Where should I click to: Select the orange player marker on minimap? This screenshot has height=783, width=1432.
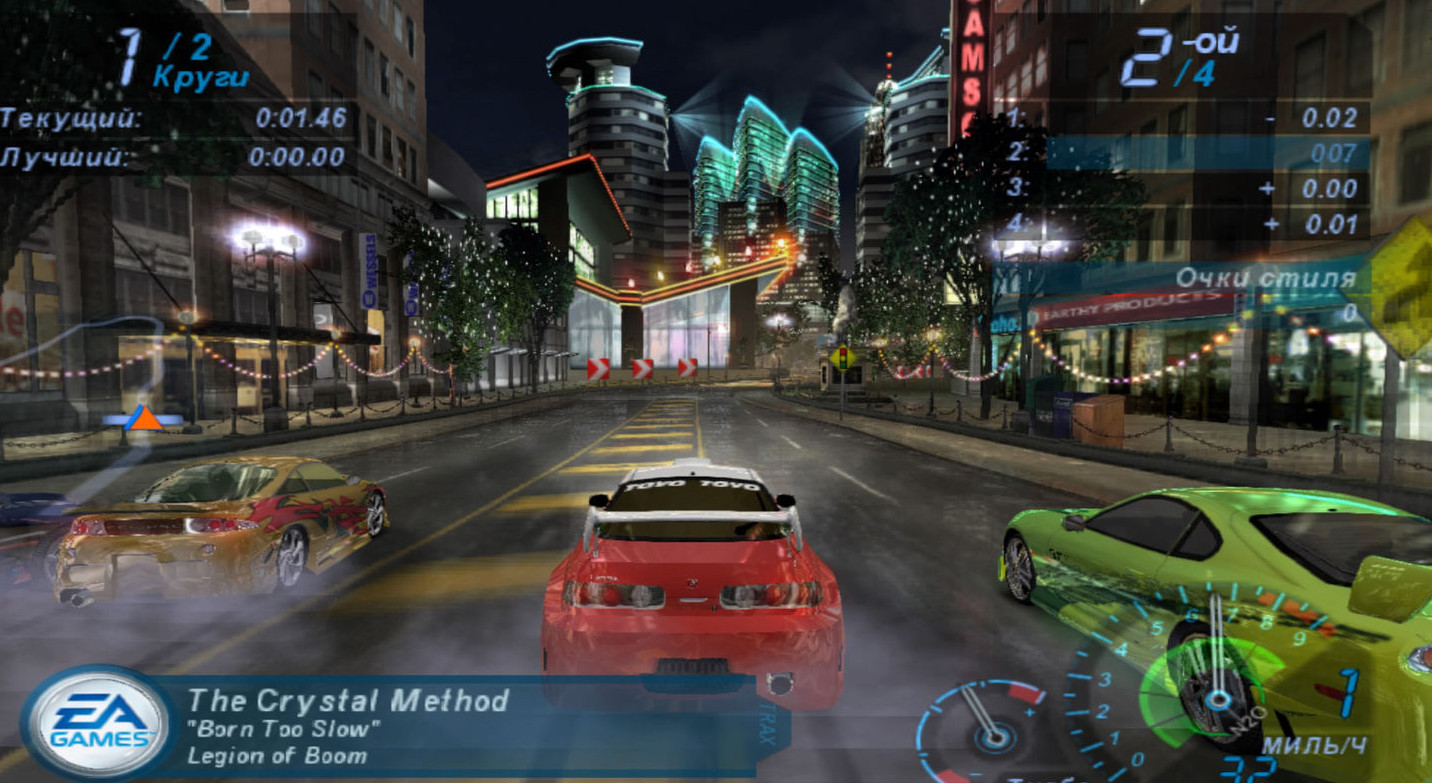click(144, 418)
